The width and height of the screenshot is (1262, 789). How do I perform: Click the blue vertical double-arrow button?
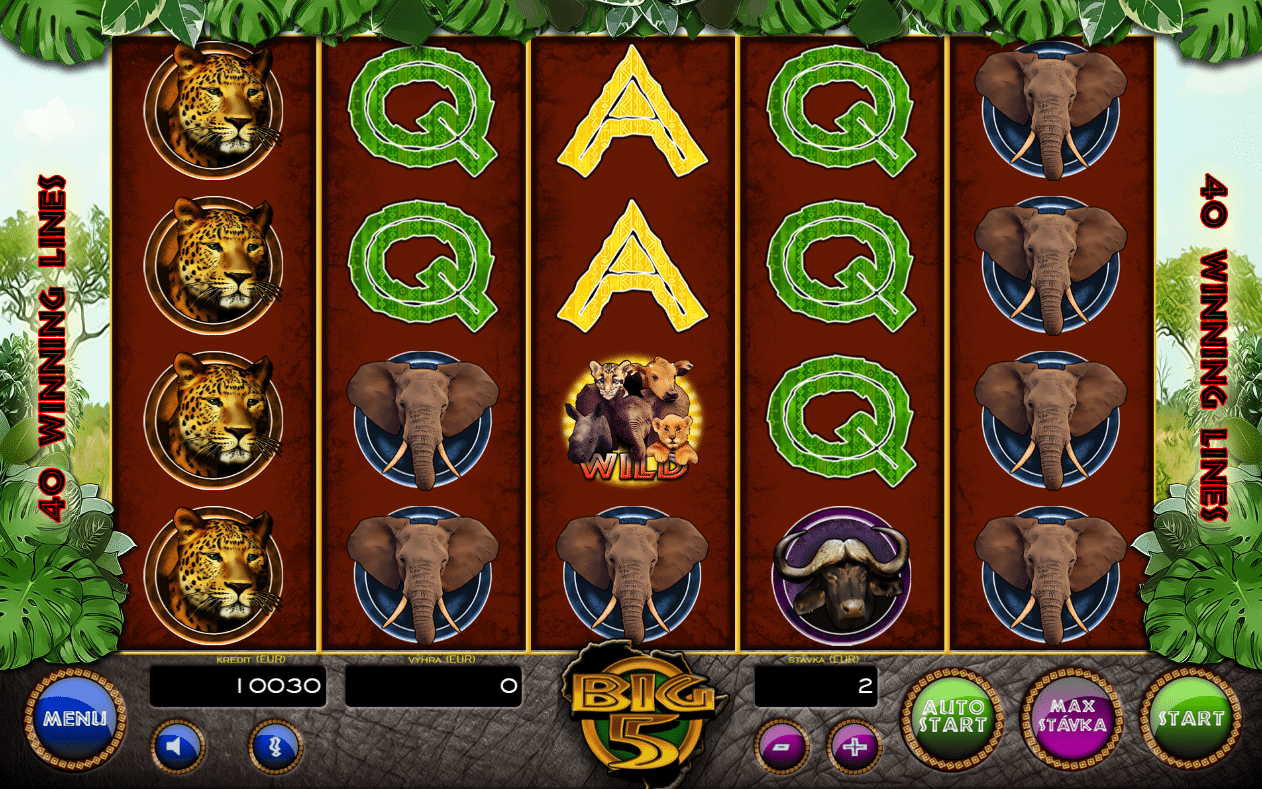tap(275, 747)
